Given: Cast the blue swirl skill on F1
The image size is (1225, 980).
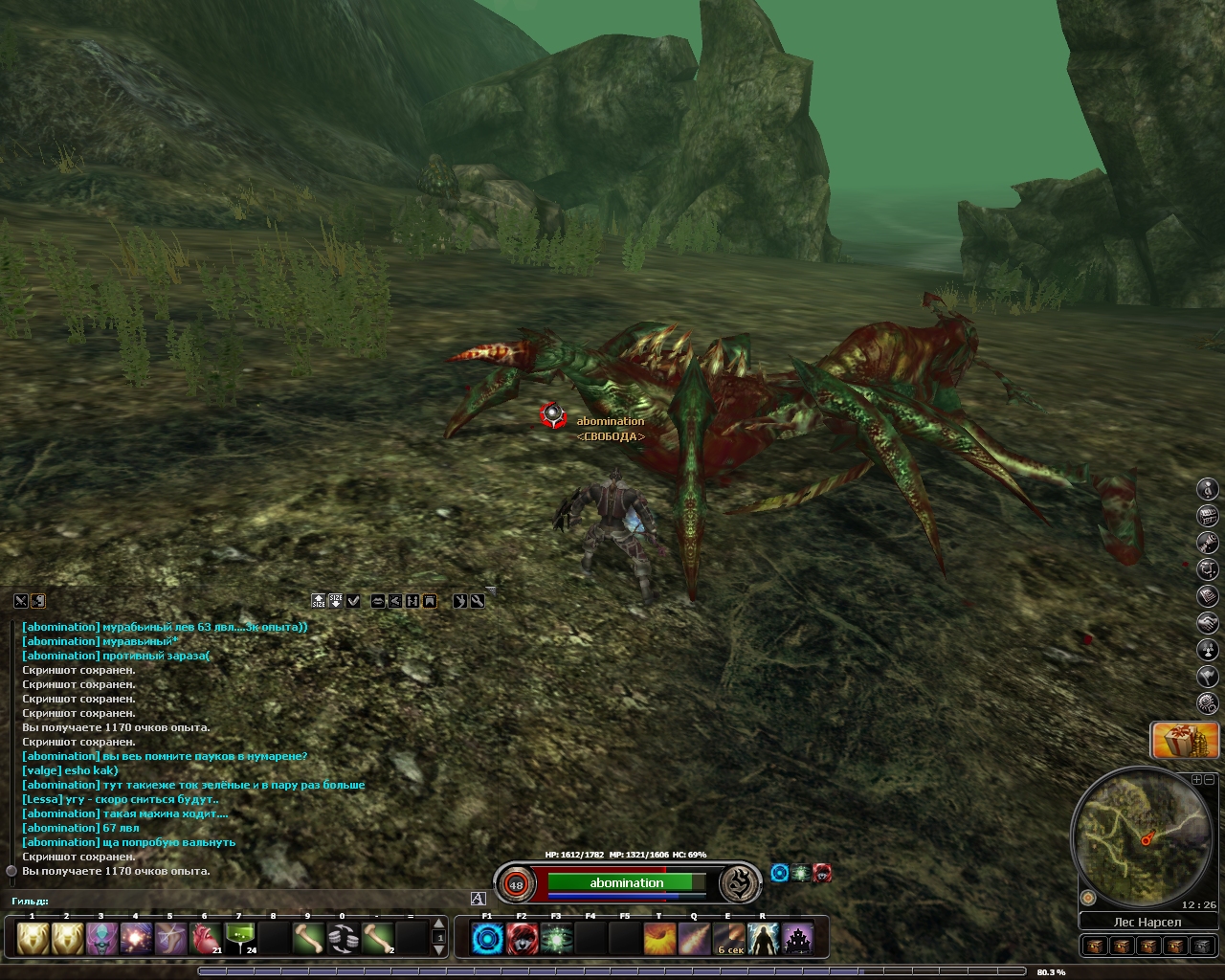Looking at the screenshot, I should click(487, 938).
